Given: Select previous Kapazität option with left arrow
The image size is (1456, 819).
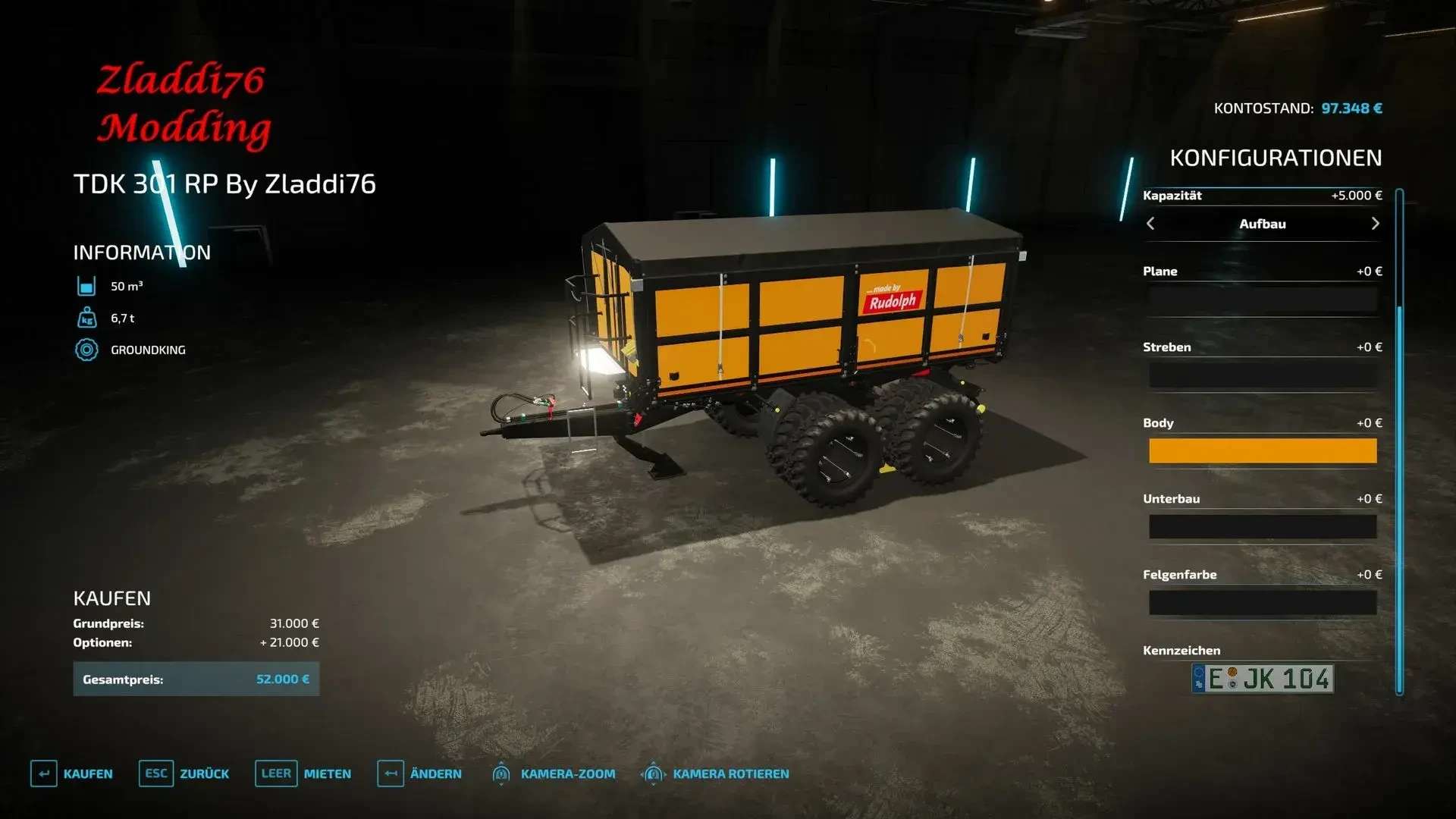Looking at the screenshot, I should click(1150, 224).
